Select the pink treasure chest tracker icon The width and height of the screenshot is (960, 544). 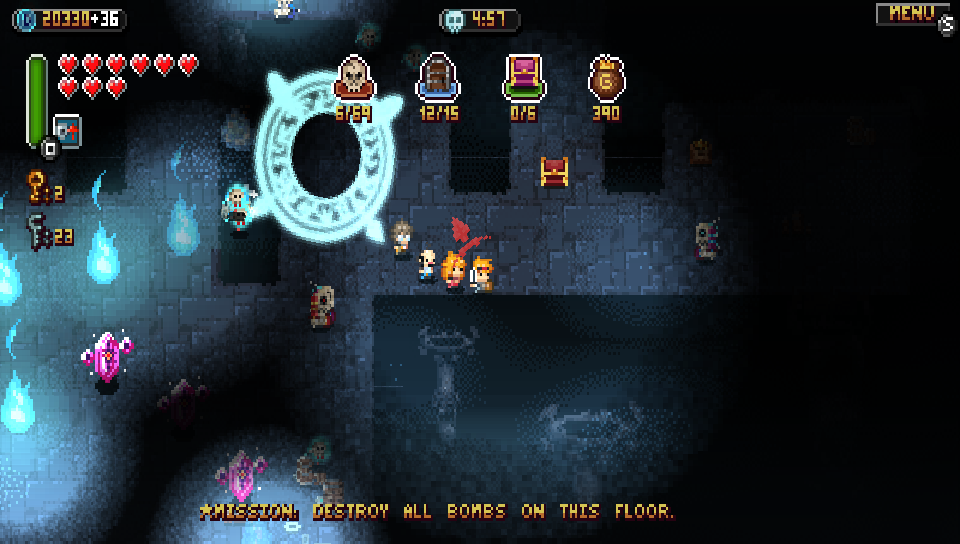(x=522, y=77)
